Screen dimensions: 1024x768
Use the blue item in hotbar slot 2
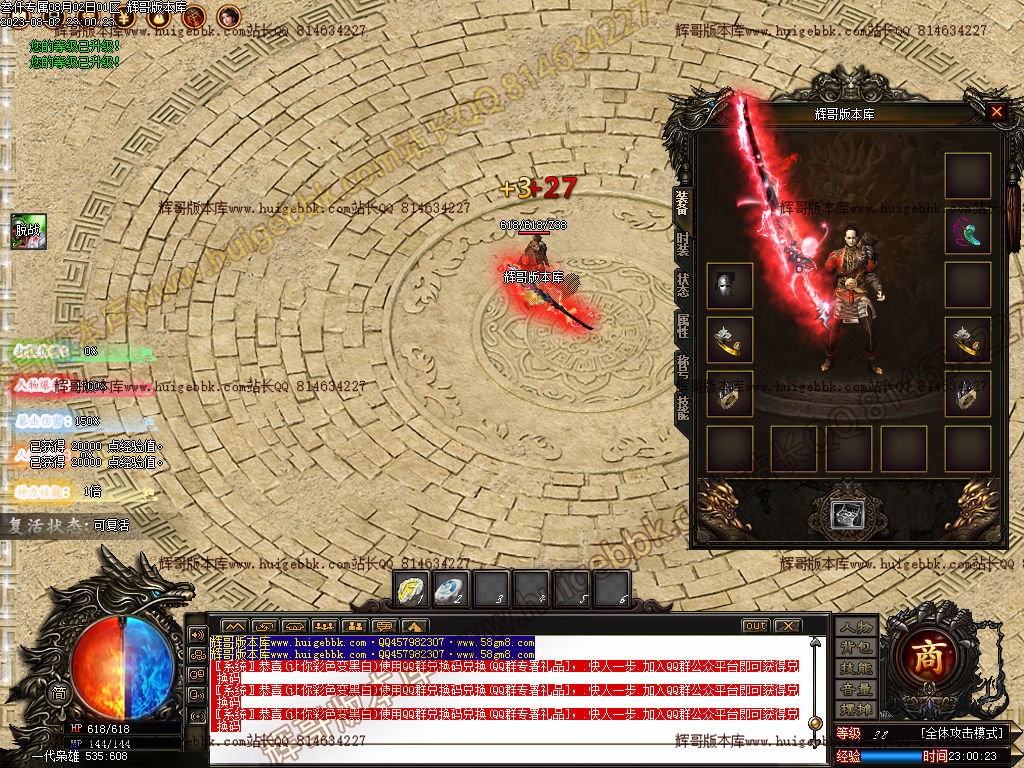(451, 590)
